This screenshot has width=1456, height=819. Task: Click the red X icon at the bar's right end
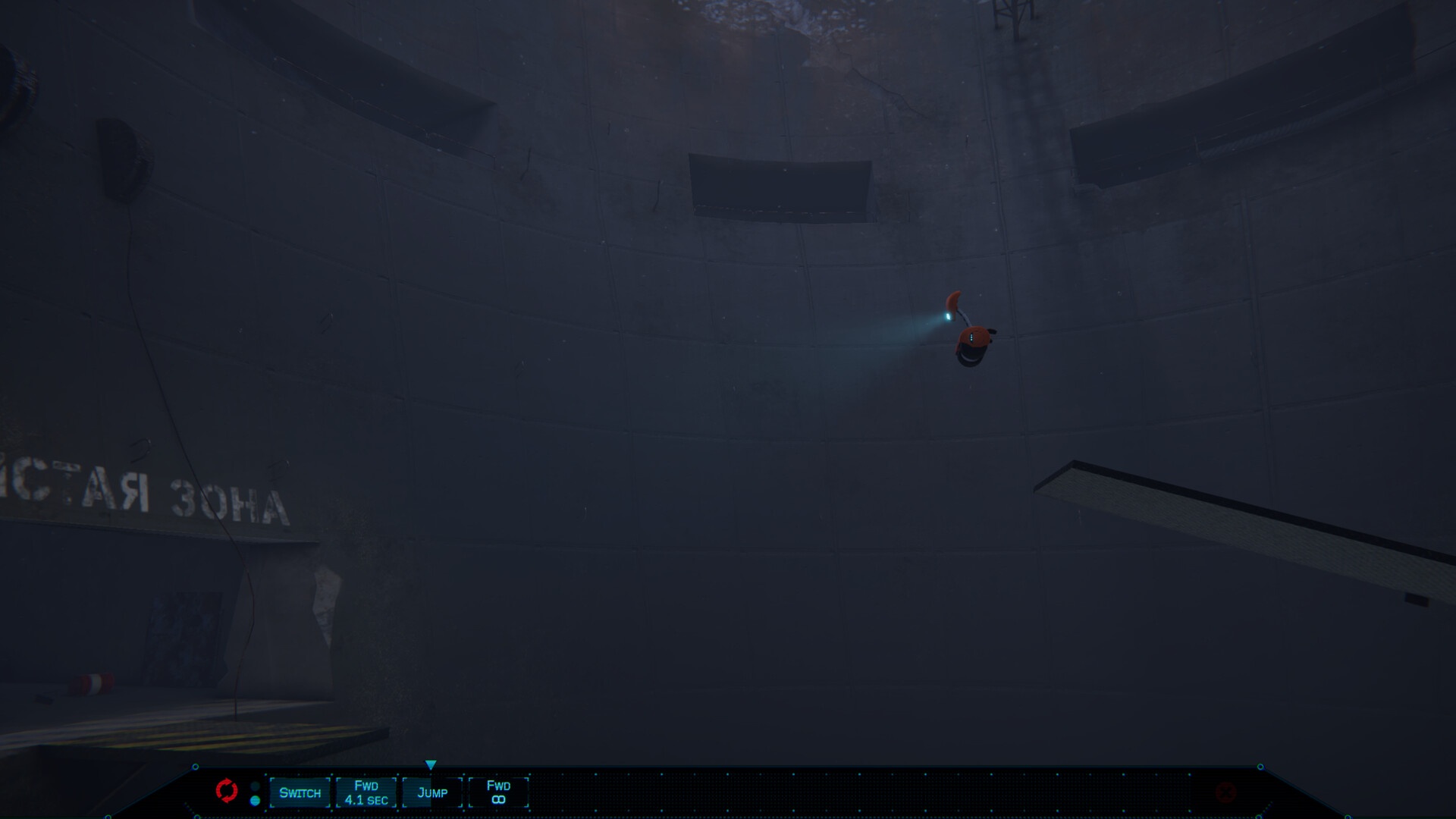(x=1225, y=792)
